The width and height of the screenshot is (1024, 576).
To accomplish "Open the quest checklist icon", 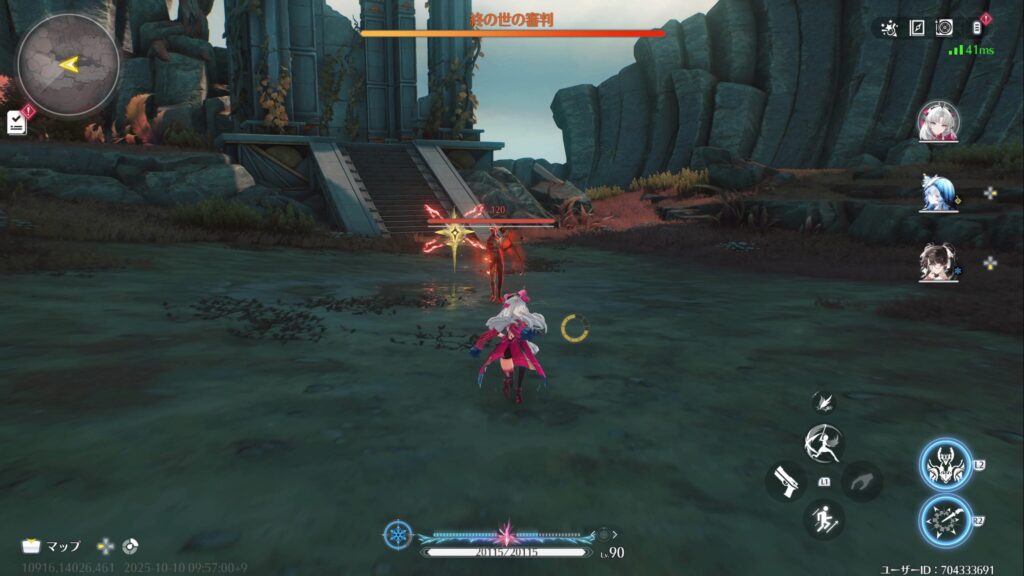I will click(16, 122).
